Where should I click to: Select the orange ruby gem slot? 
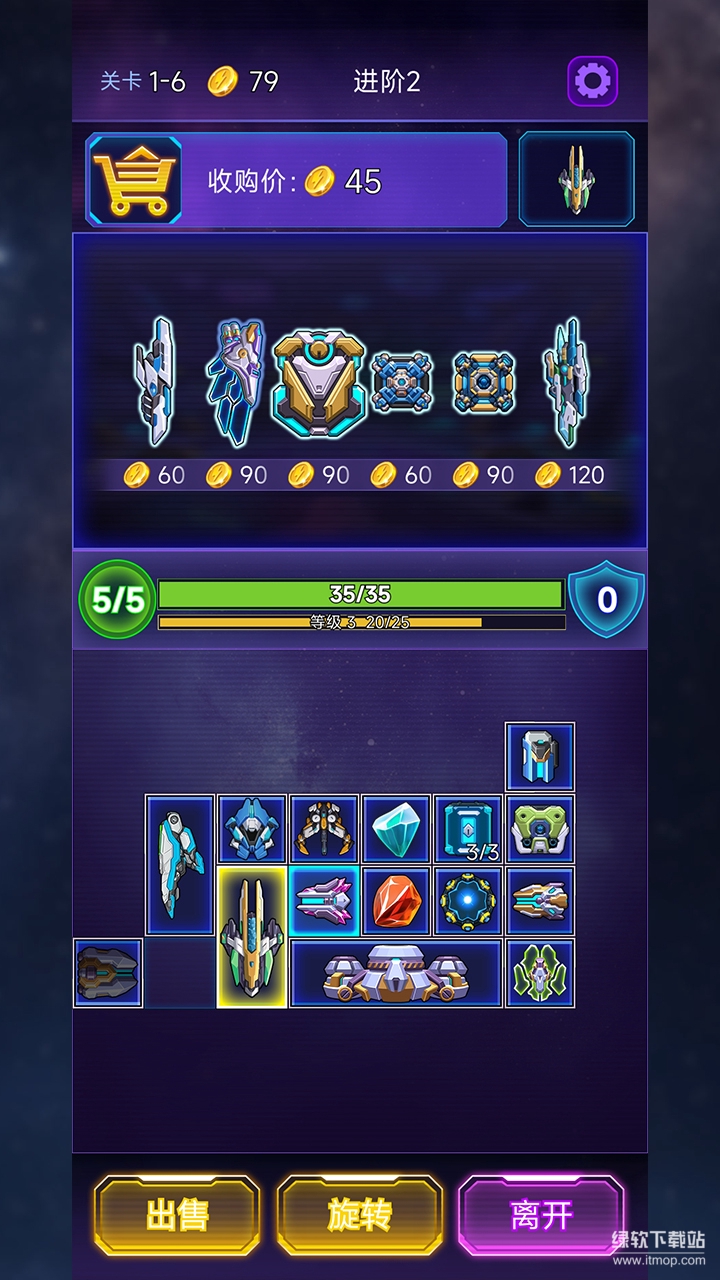(396, 901)
